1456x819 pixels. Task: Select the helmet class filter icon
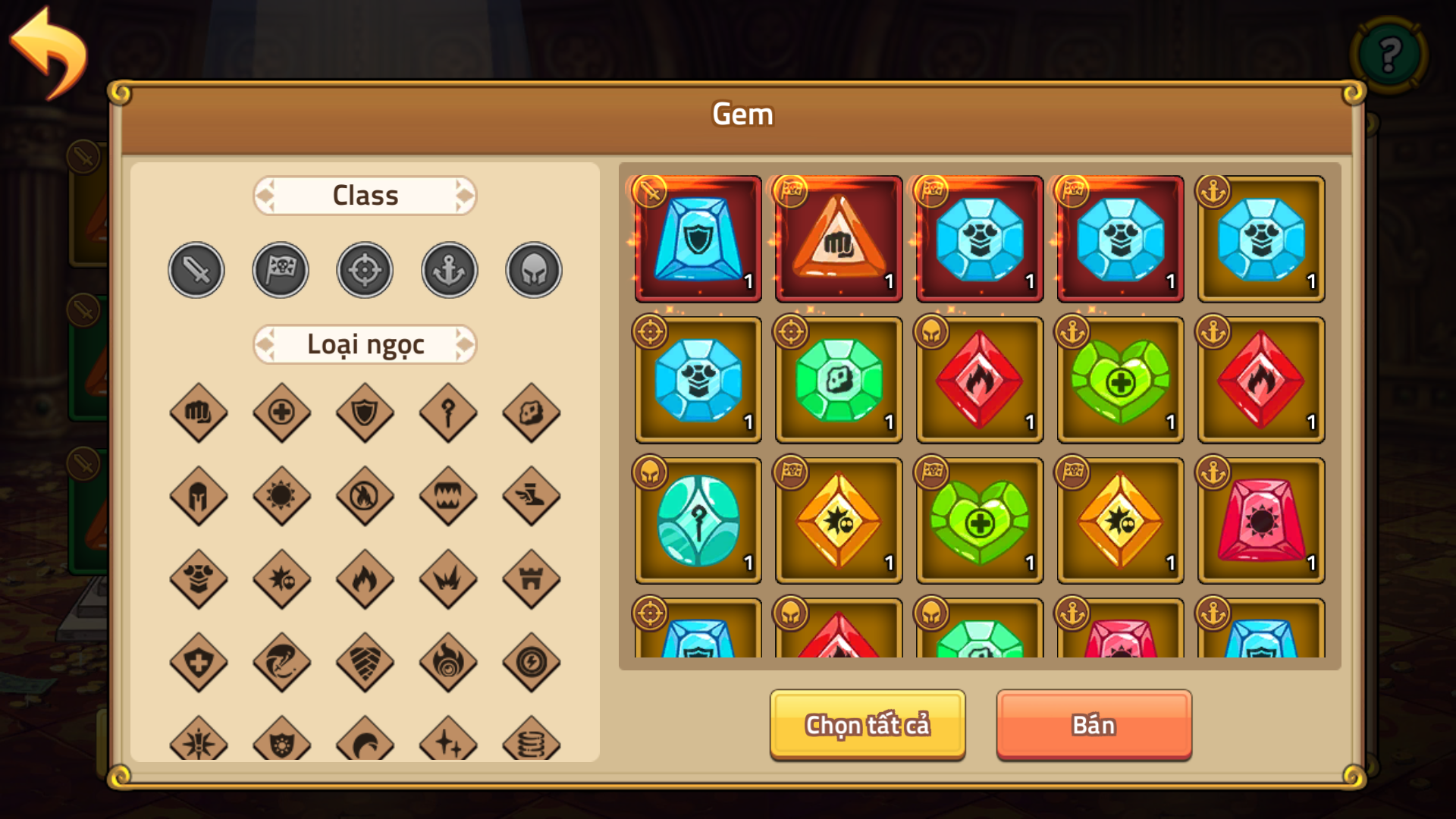532,269
